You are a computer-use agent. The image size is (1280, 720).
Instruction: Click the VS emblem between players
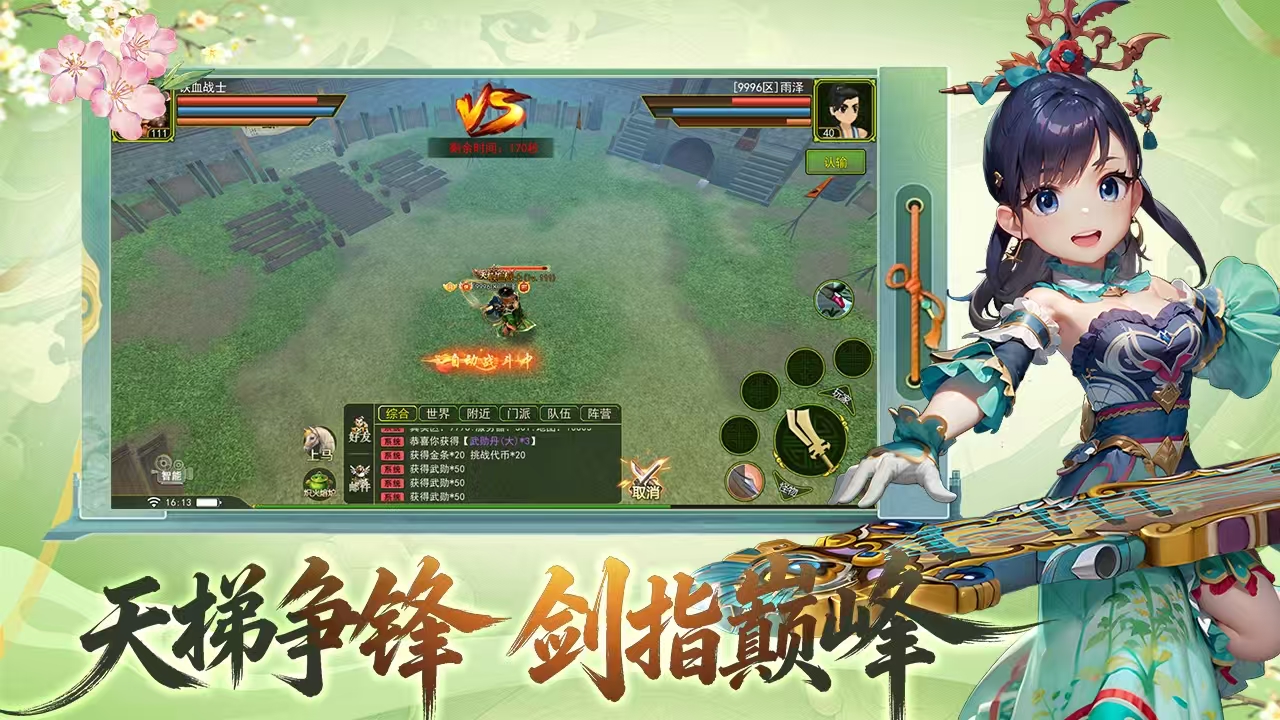point(488,108)
